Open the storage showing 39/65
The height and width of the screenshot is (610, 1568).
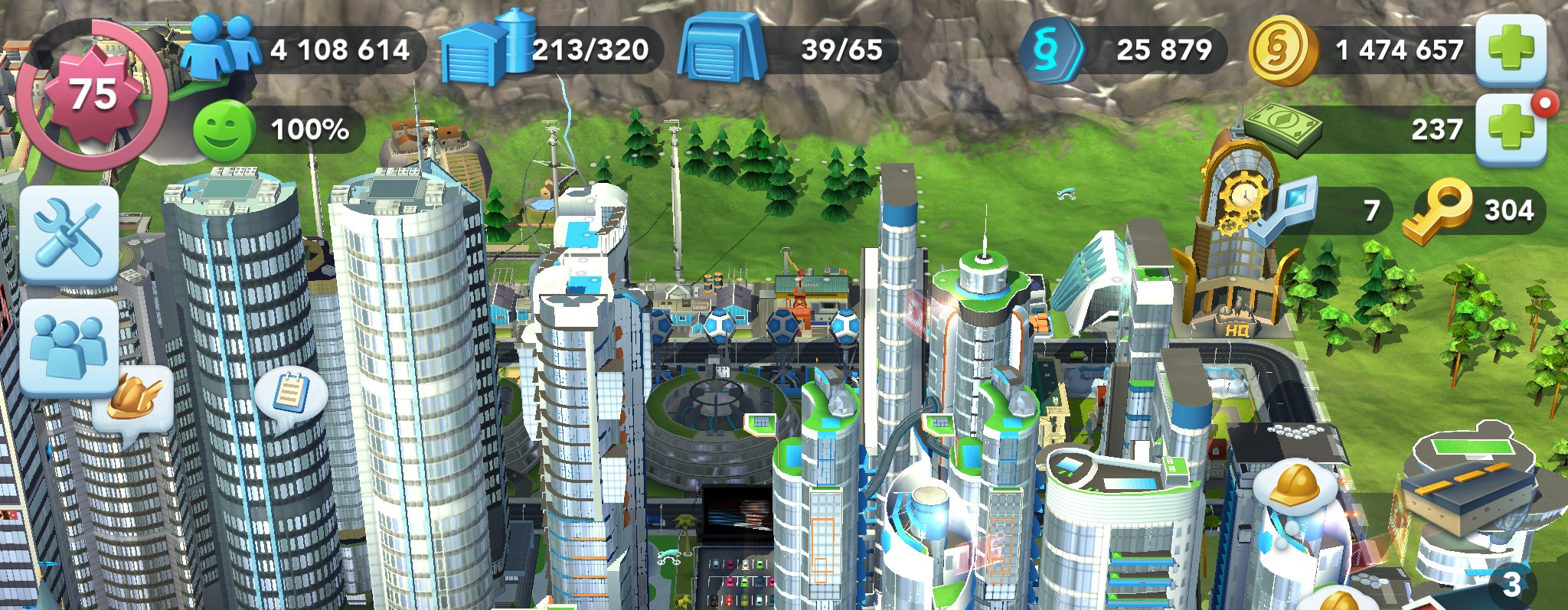[x=789, y=50]
